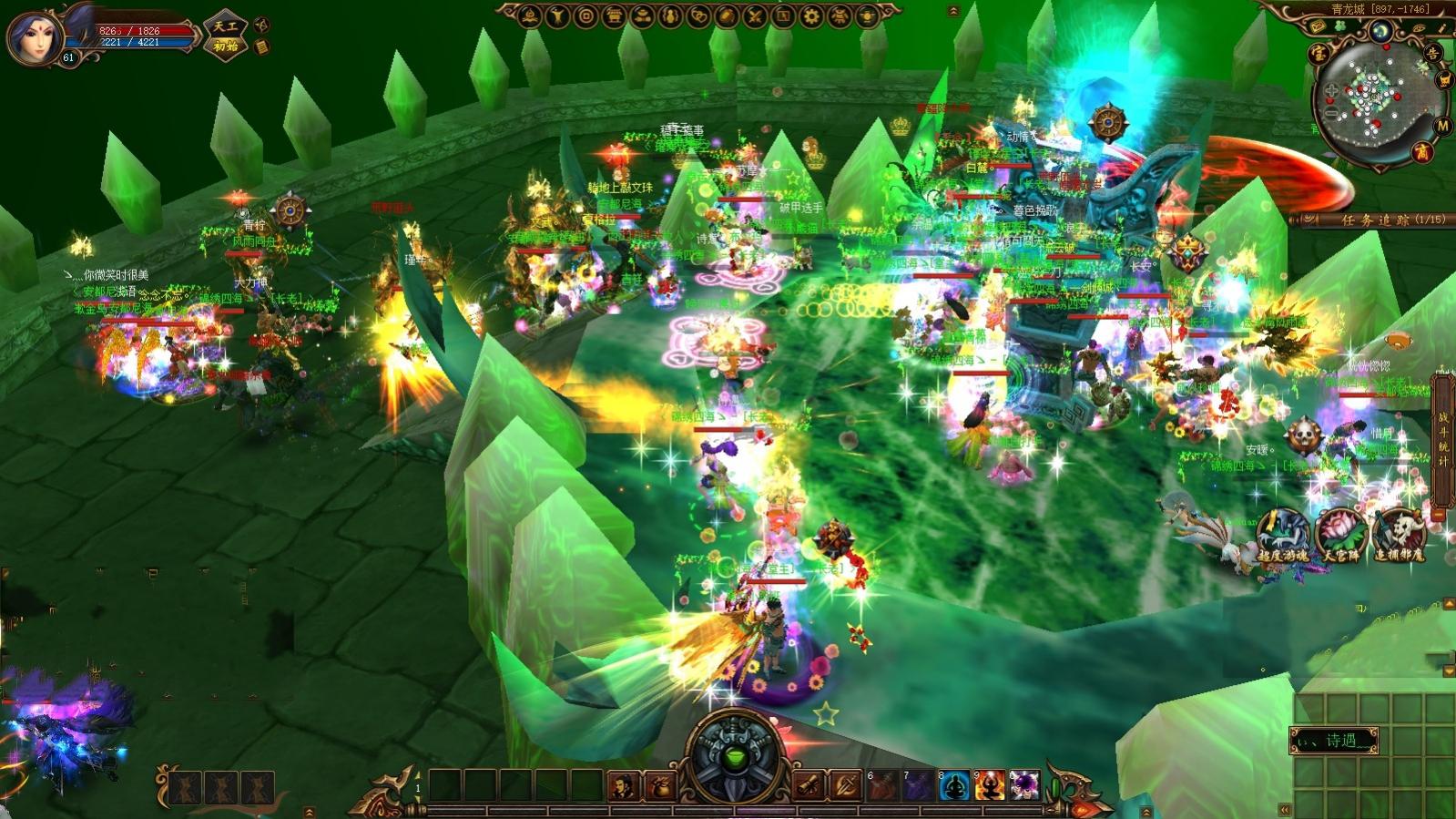Zoom in the minimap with plus button
Viewport: 1456px width, 819px height.
[x=1331, y=91]
